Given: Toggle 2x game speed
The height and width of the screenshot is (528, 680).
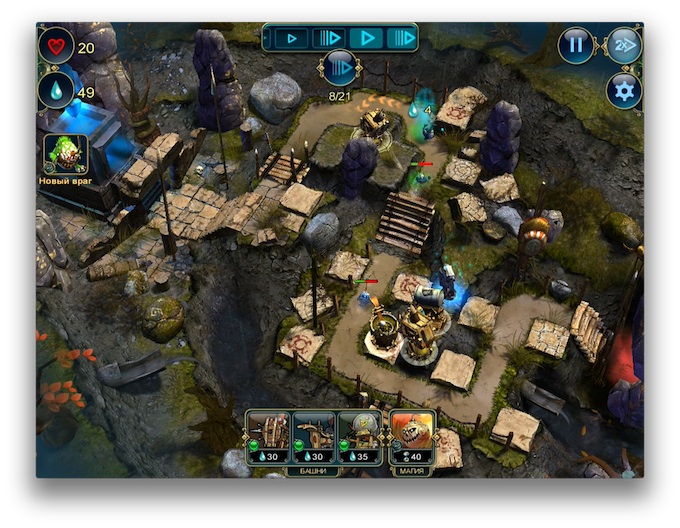Looking at the screenshot, I should click(x=623, y=46).
